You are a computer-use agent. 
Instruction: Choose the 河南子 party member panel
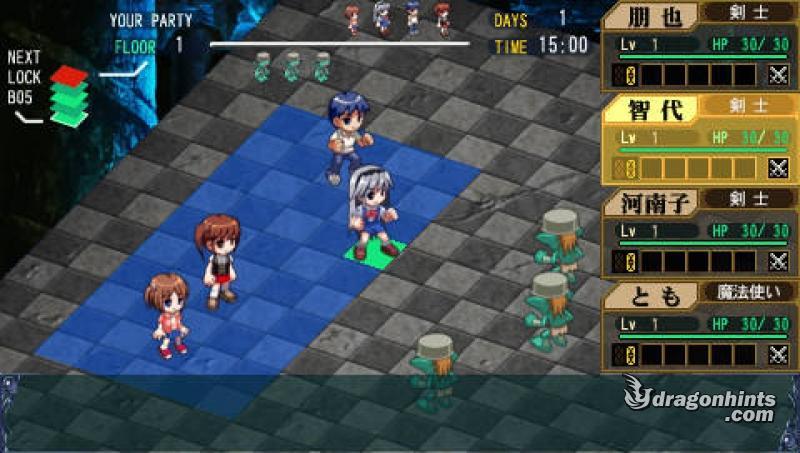698,235
